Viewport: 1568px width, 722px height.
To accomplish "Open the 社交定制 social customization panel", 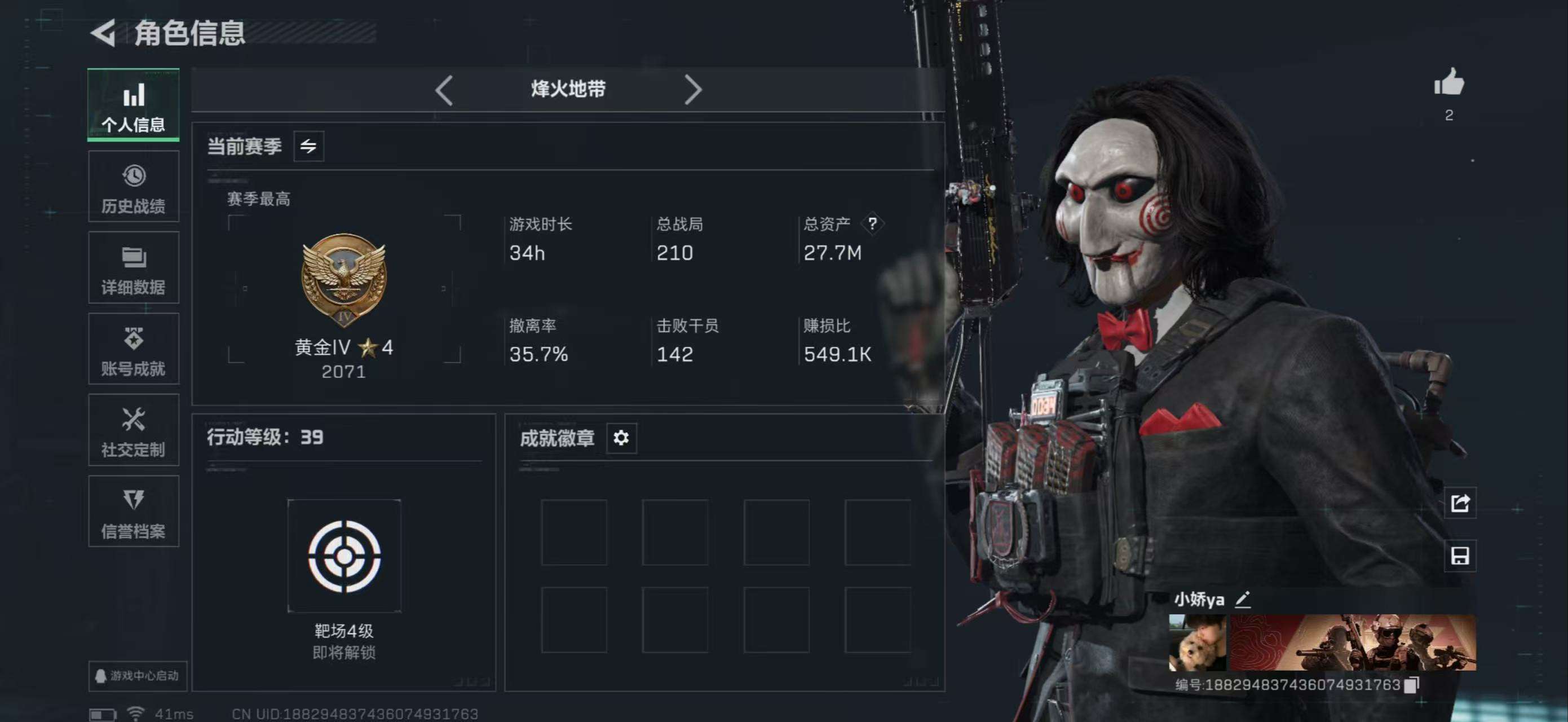I will coord(133,430).
